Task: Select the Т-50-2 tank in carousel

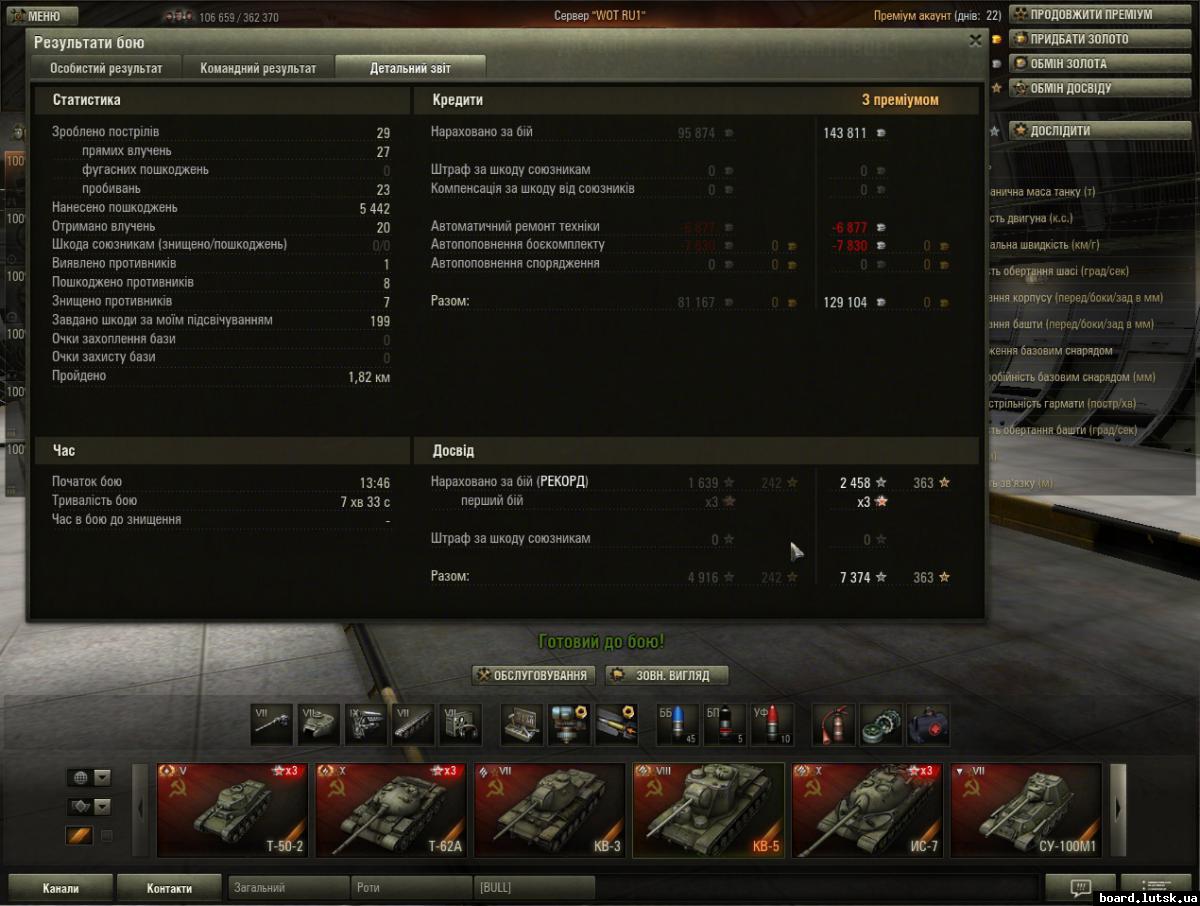Action: [232, 810]
